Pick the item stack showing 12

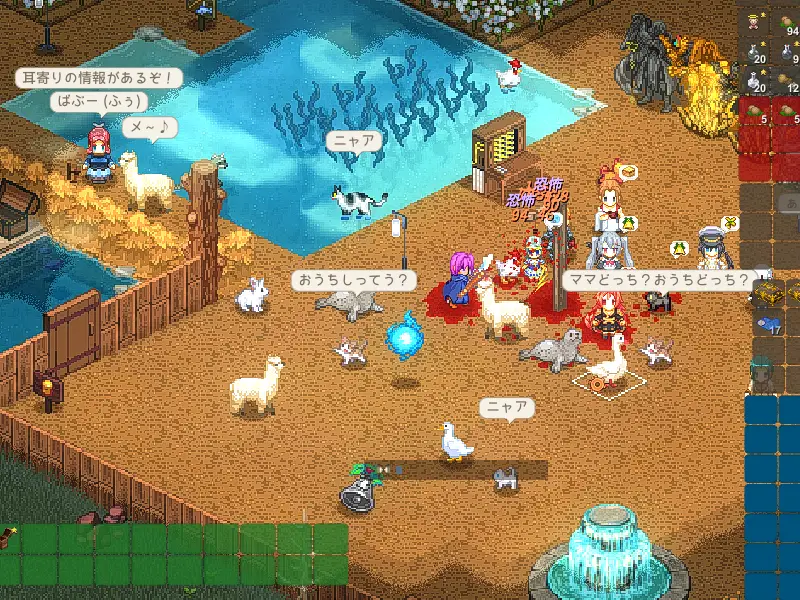pos(788,80)
